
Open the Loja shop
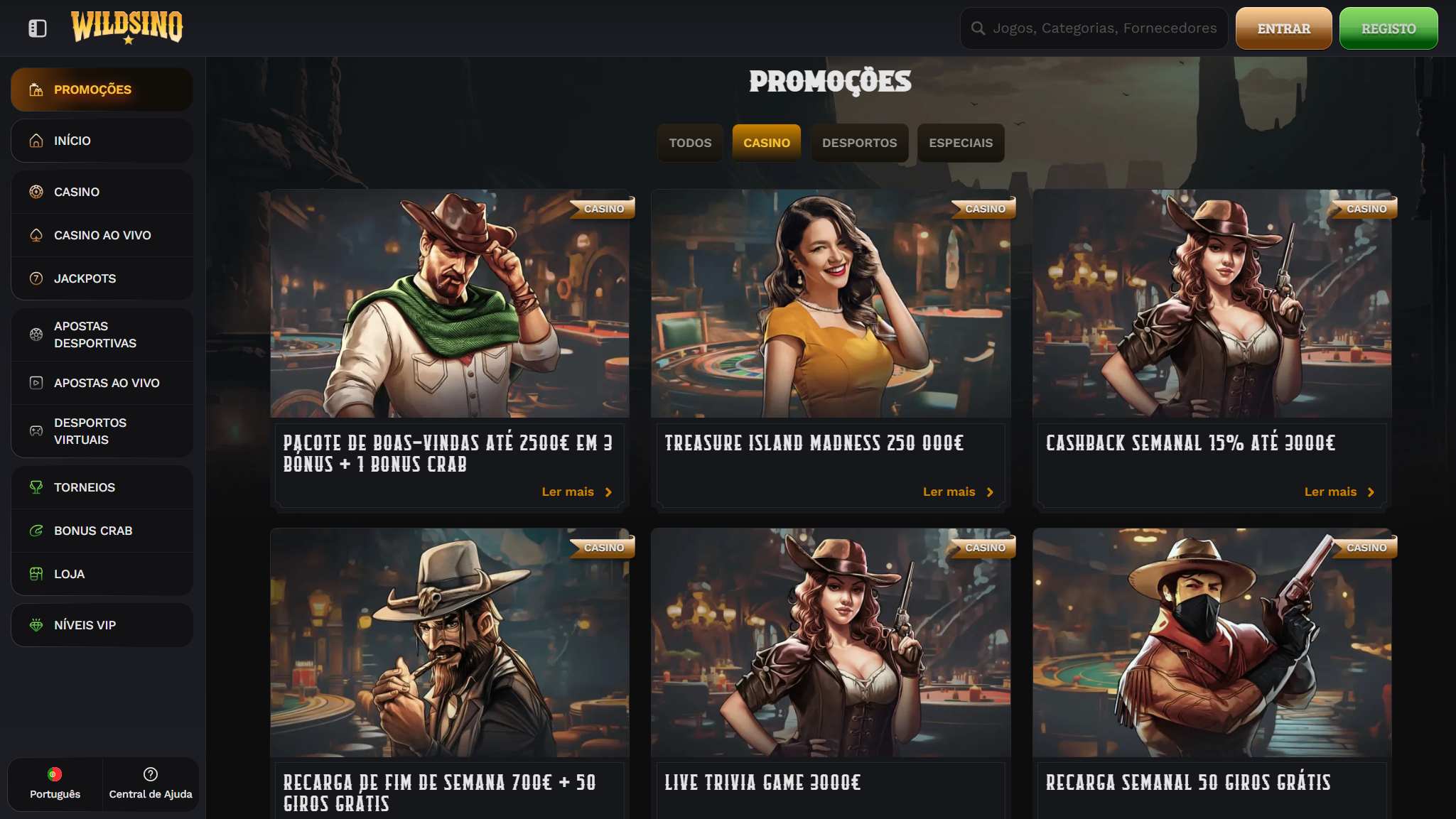[x=102, y=574]
